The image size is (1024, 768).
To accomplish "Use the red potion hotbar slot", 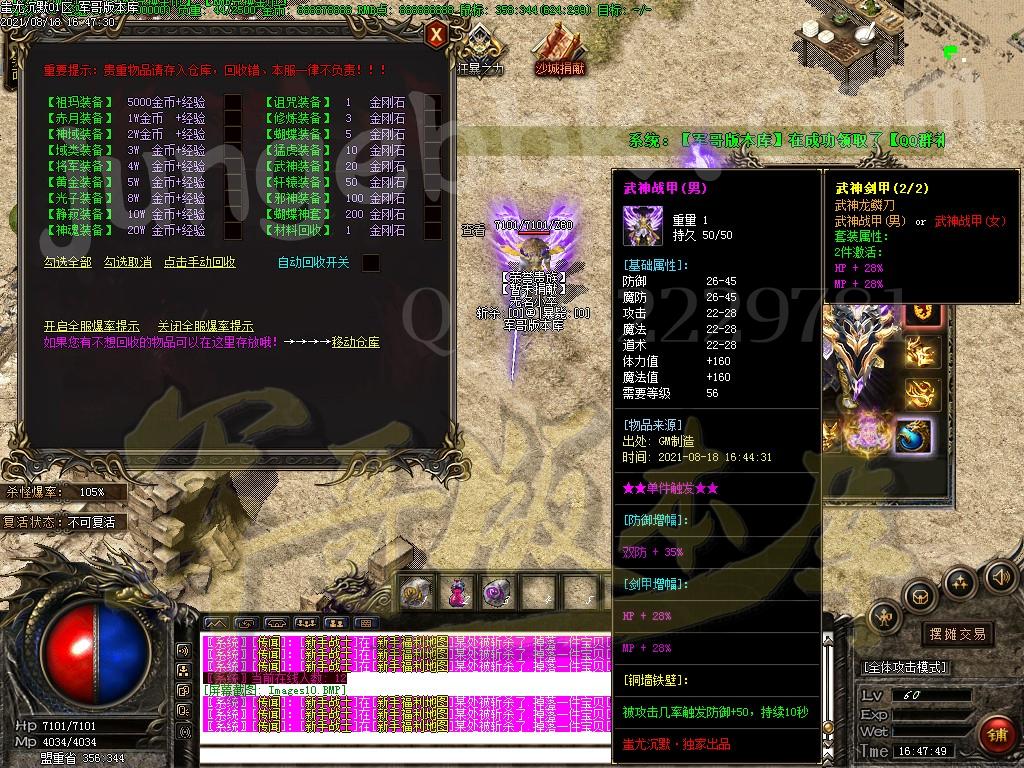I will pos(455,593).
